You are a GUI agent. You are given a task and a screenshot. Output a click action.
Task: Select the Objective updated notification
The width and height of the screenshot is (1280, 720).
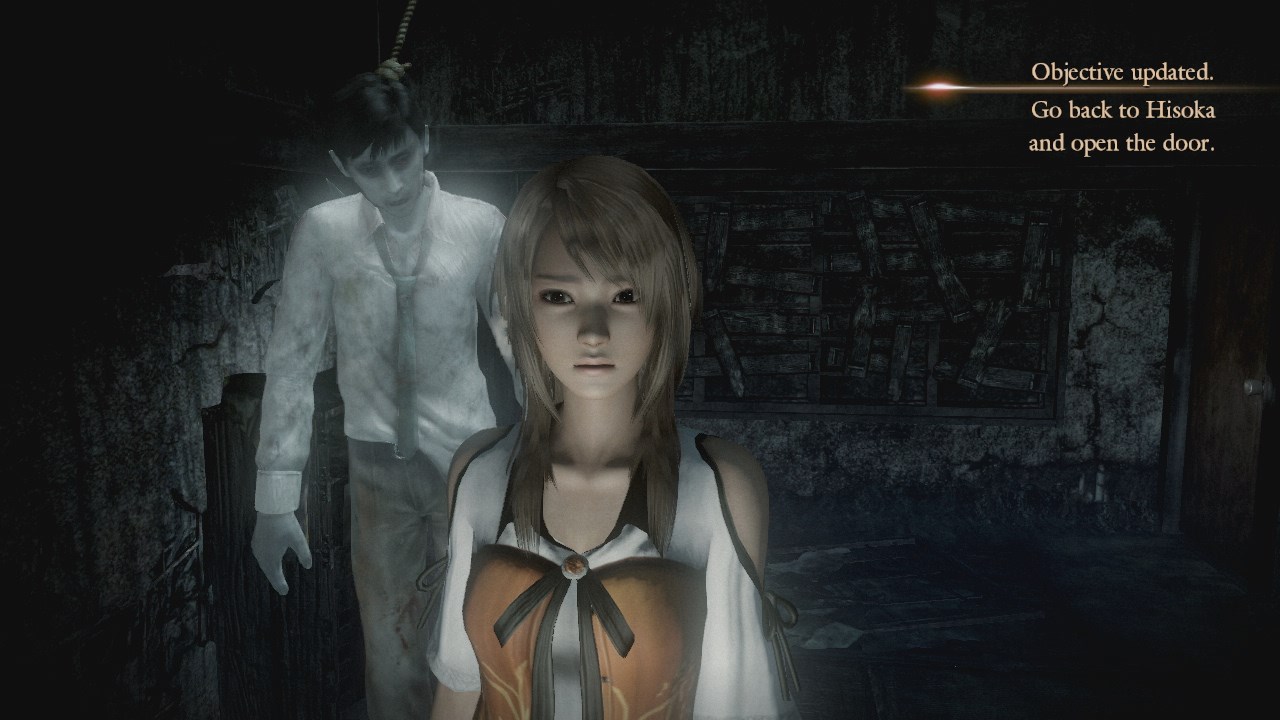[x=1122, y=108]
